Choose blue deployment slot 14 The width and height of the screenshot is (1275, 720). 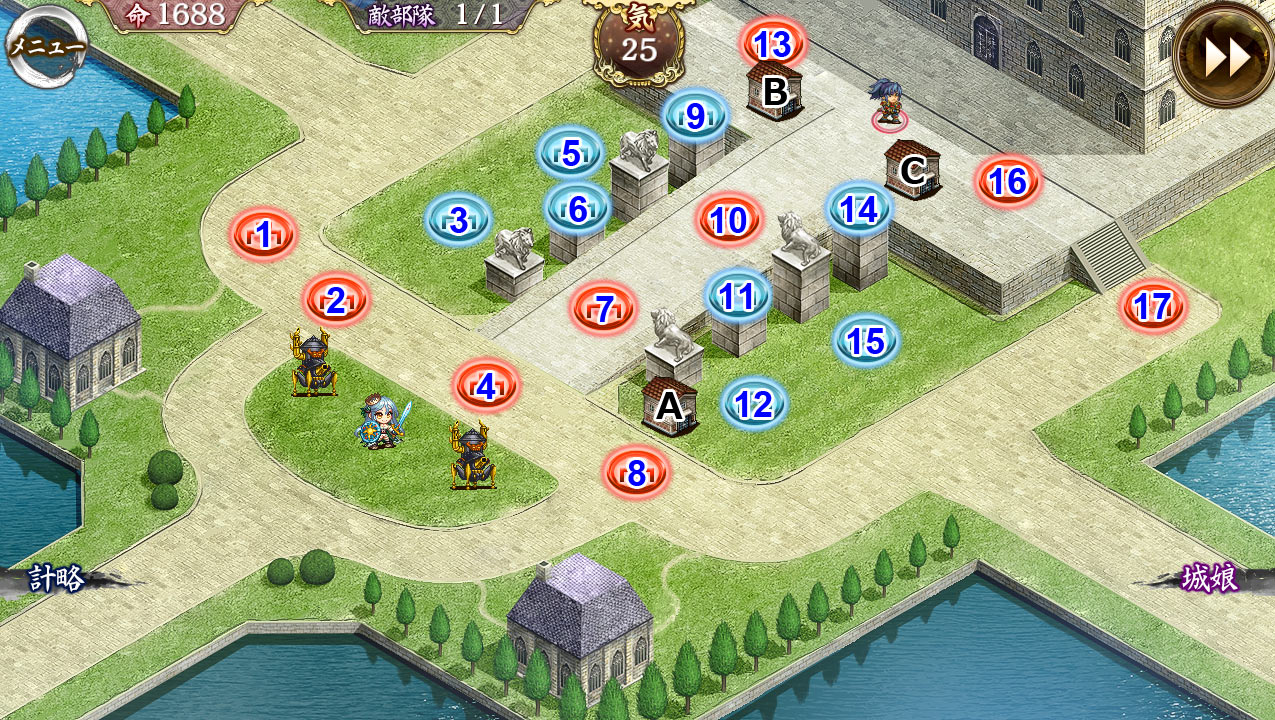pos(859,209)
